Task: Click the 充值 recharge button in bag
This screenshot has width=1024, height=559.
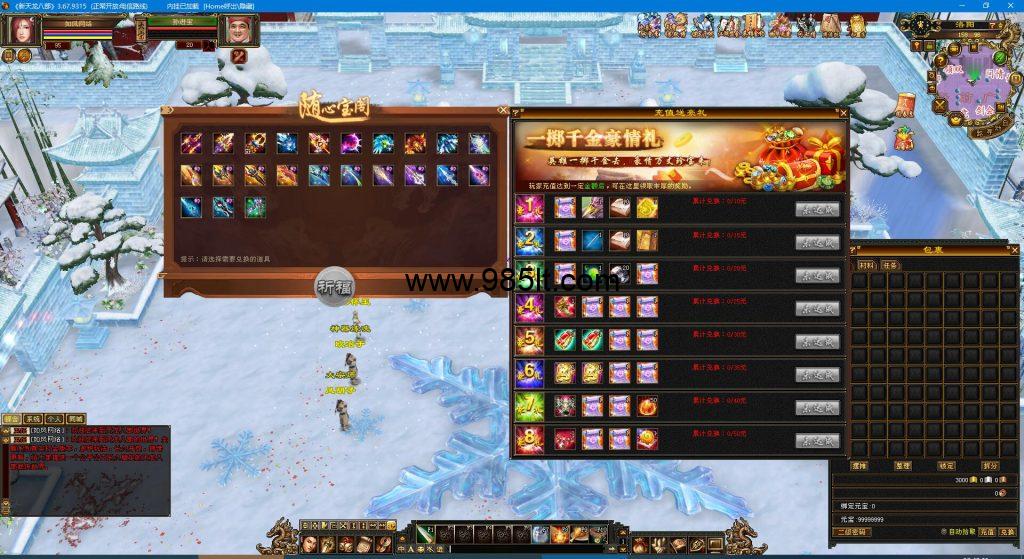Action: click(x=985, y=532)
